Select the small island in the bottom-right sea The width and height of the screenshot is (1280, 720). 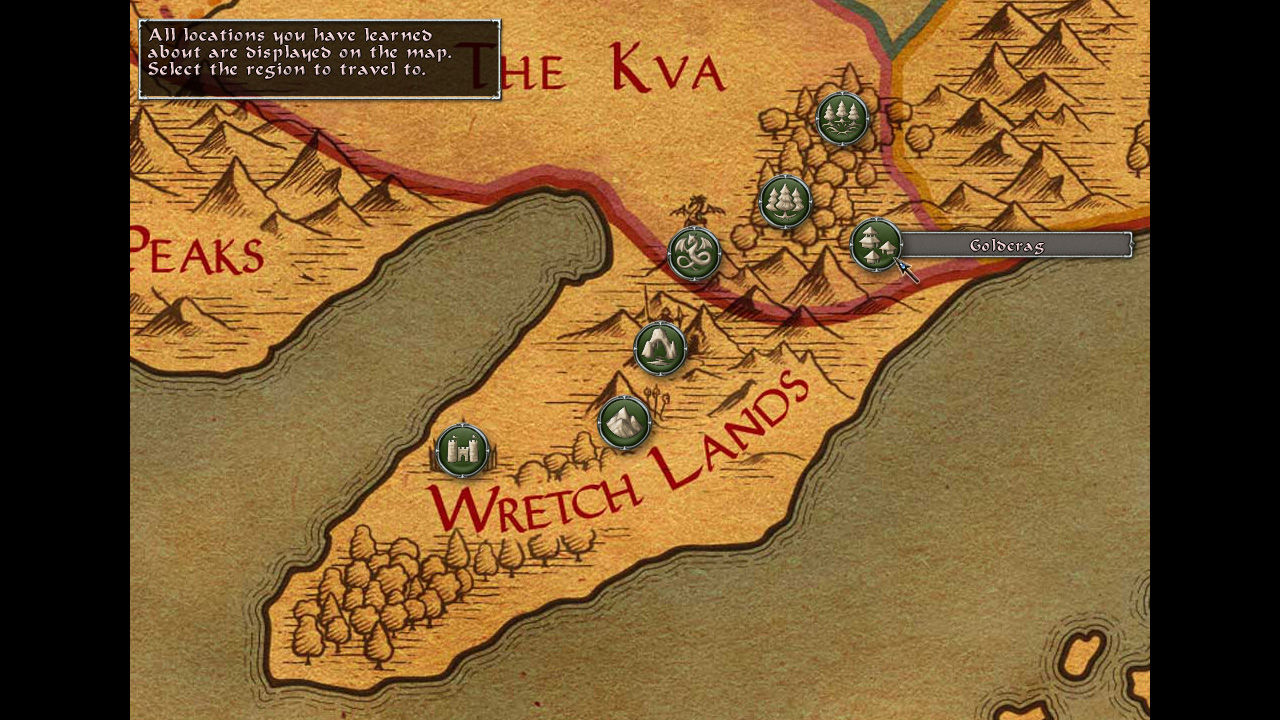1080,655
